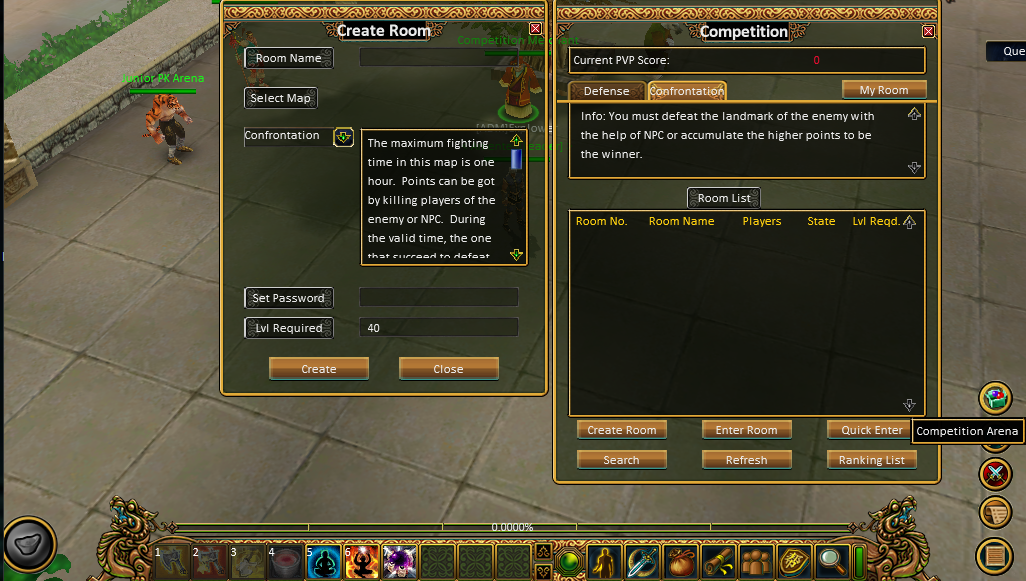Click the crossed swords icon on the right side
Viewport: 1026px width, 581px height.
(x=995, y=472)
